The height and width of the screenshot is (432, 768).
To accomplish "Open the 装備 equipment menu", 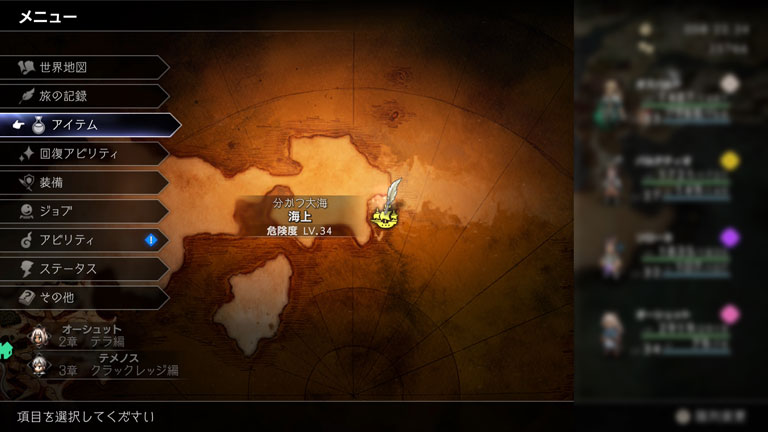I will point(85,183).
